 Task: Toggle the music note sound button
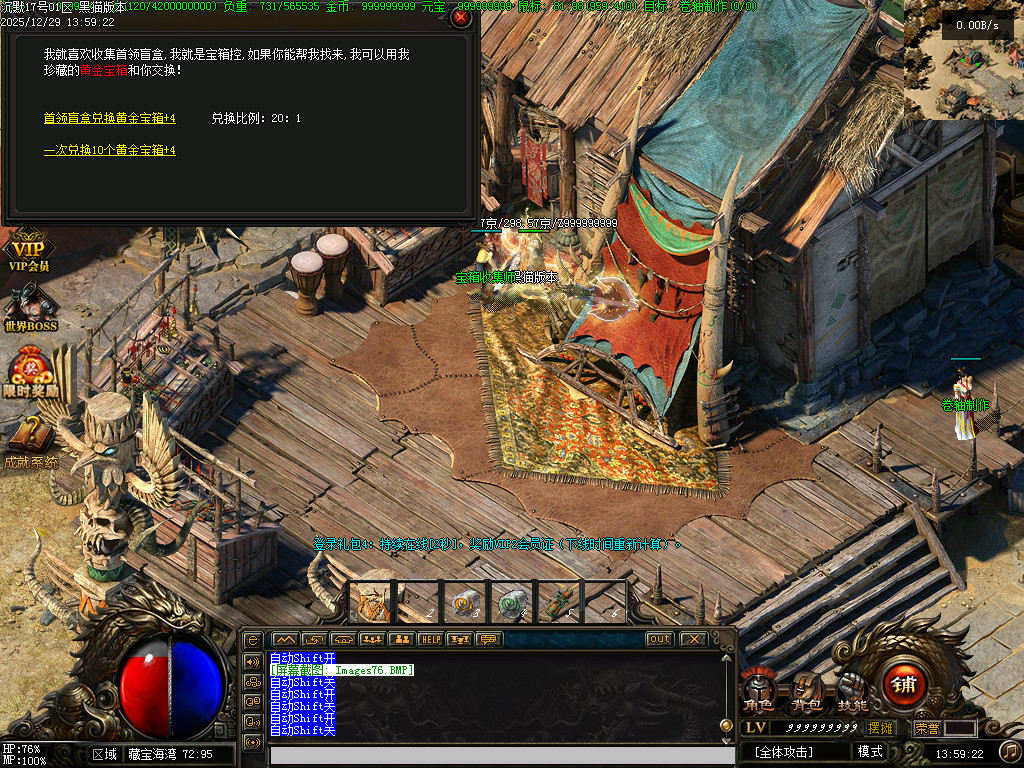(1009, 751)
